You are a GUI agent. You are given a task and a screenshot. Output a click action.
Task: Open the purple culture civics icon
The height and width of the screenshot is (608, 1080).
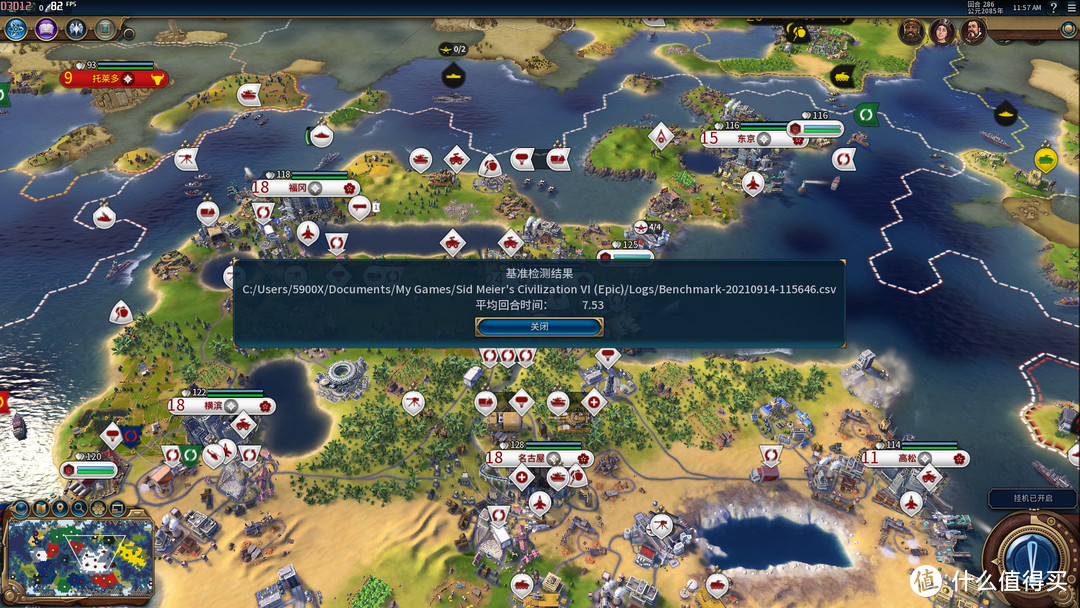pyautogui.click(x=46, y=29)
